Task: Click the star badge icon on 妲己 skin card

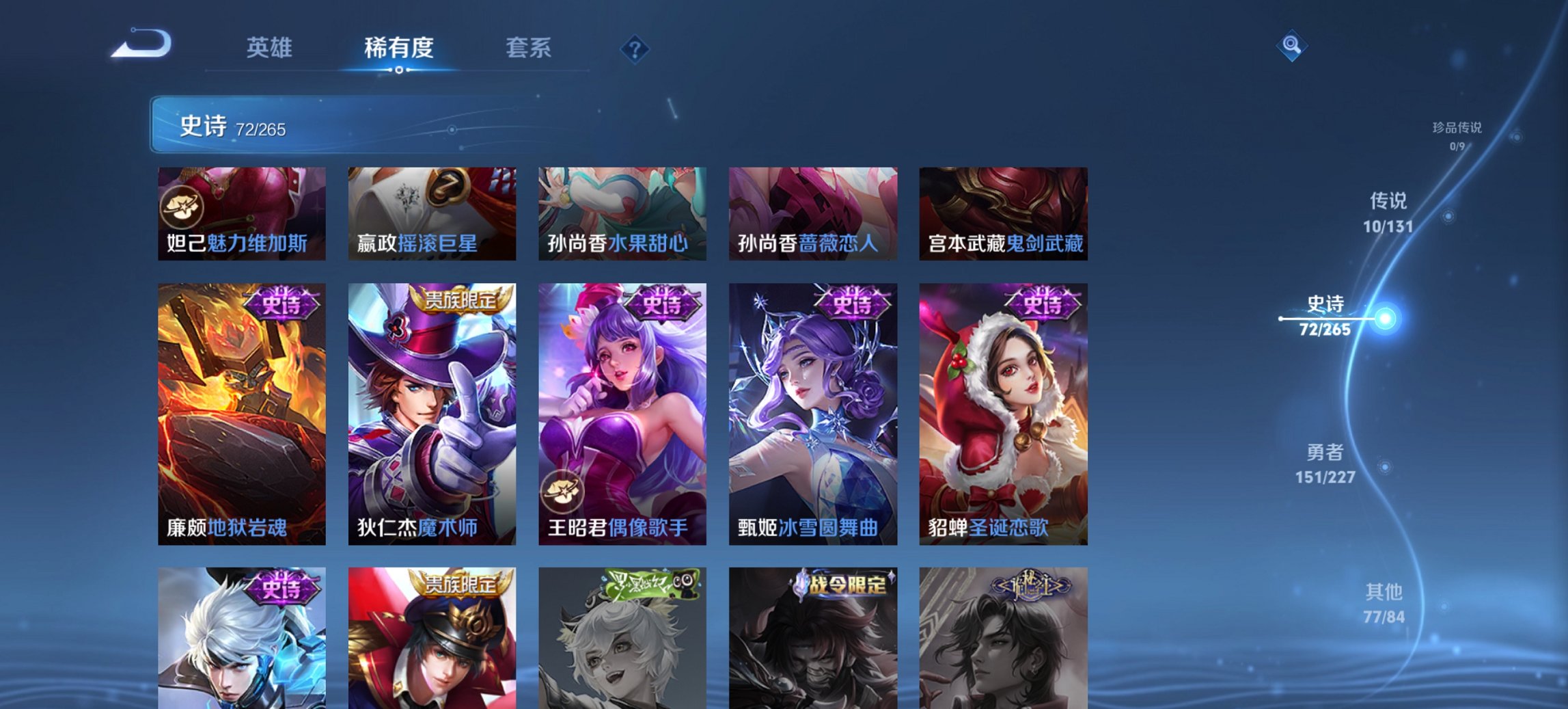Action: coord(183,209)
